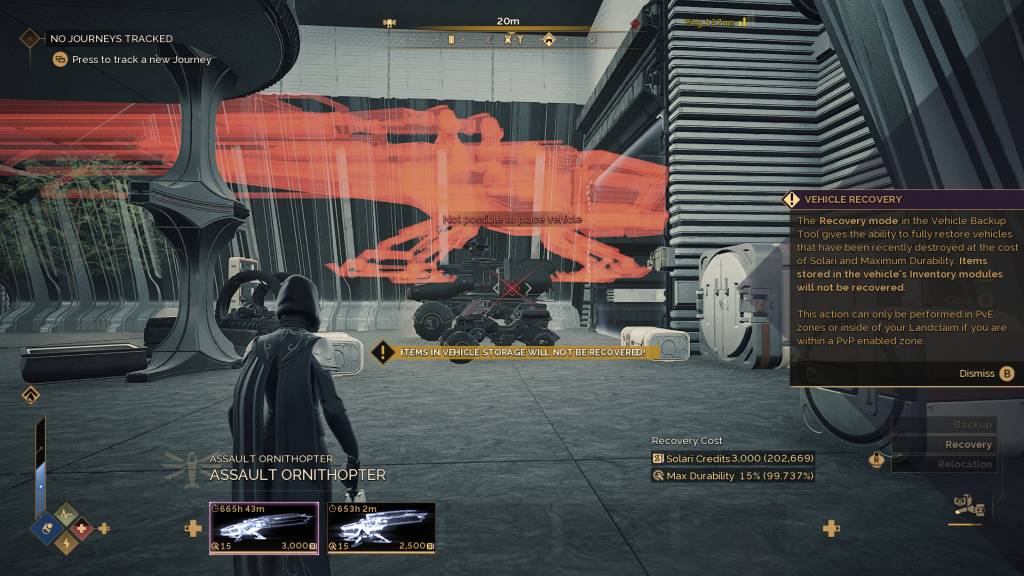This screenshot has width=1024, height=576.
Task: Select the Assault Ornithopter costing 2,500 Solari
Action: [381, 526]
